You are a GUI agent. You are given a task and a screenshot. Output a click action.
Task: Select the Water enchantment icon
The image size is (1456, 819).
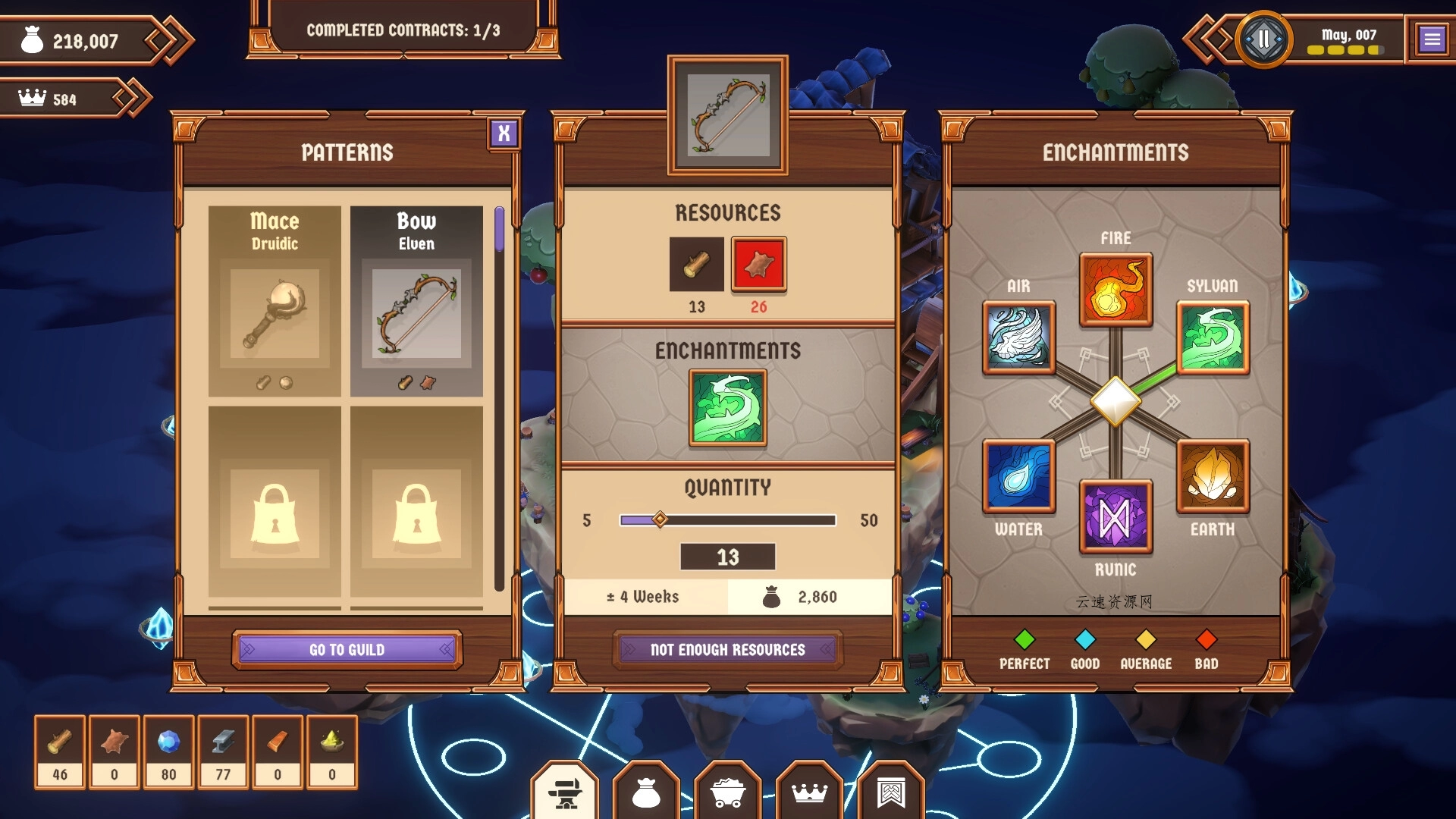tap(1018, 479)
